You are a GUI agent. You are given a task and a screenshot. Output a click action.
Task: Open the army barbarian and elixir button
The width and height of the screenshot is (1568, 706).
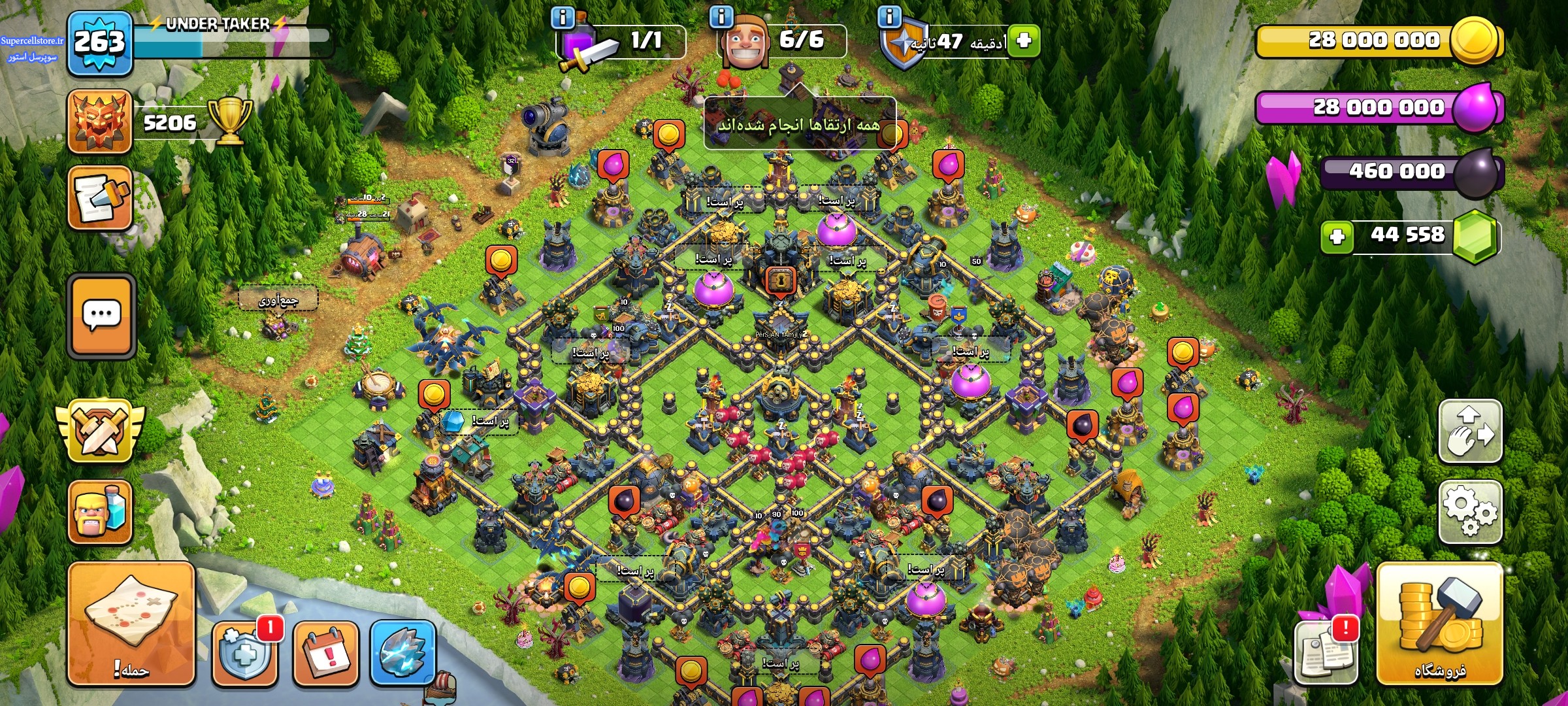click(100, 512)
